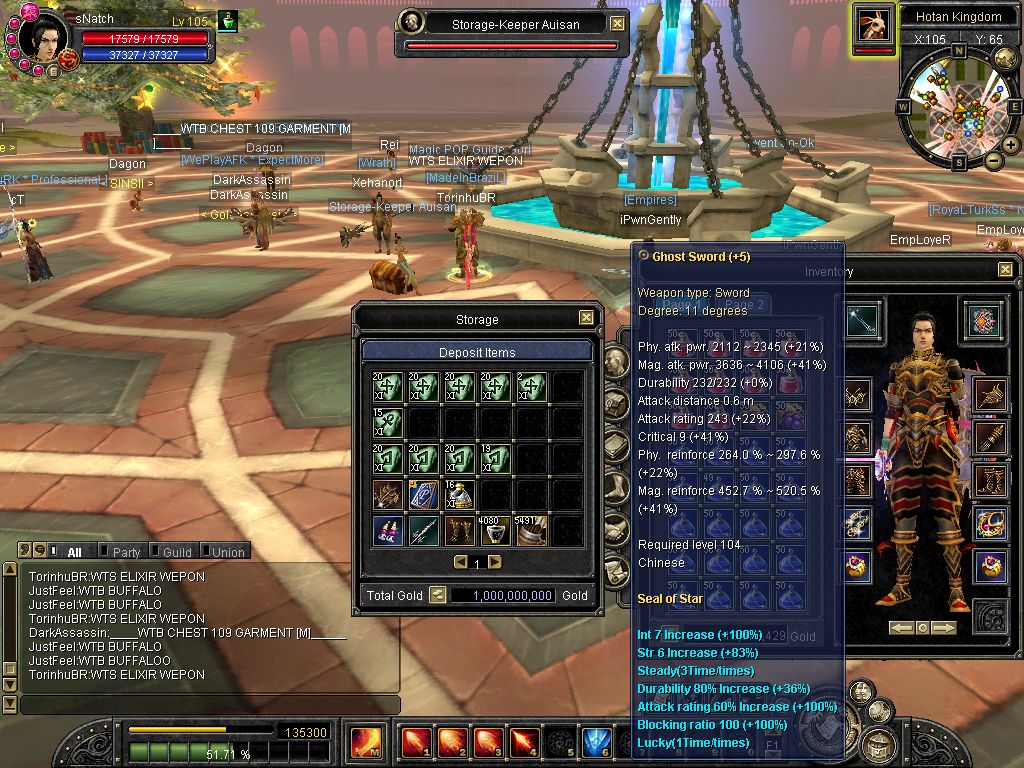Close the Storage window
The height and width of the screenshot is (768, 1024).
coord(586,318)
